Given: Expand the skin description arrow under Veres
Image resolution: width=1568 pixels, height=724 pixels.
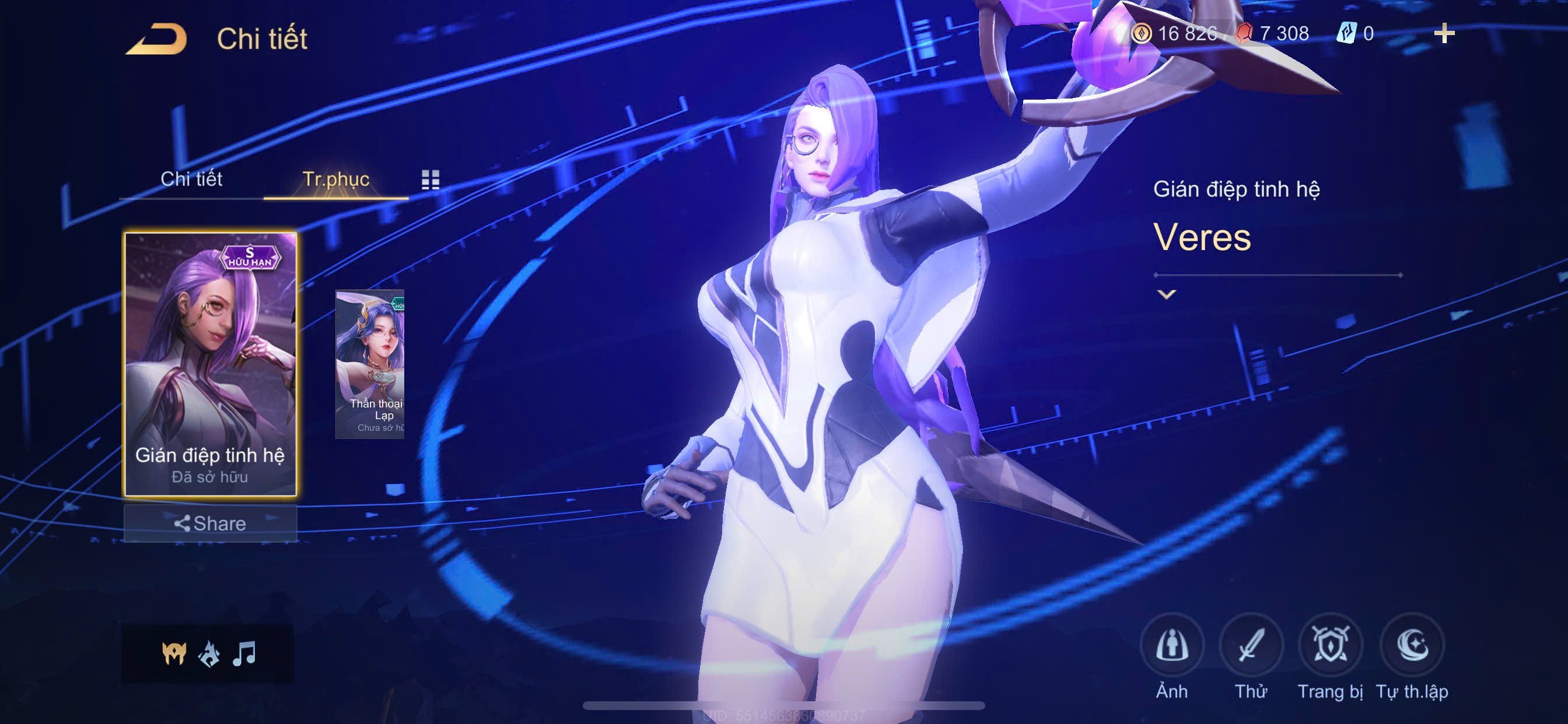Looking at the screenshot, I should click(1166, 294).
